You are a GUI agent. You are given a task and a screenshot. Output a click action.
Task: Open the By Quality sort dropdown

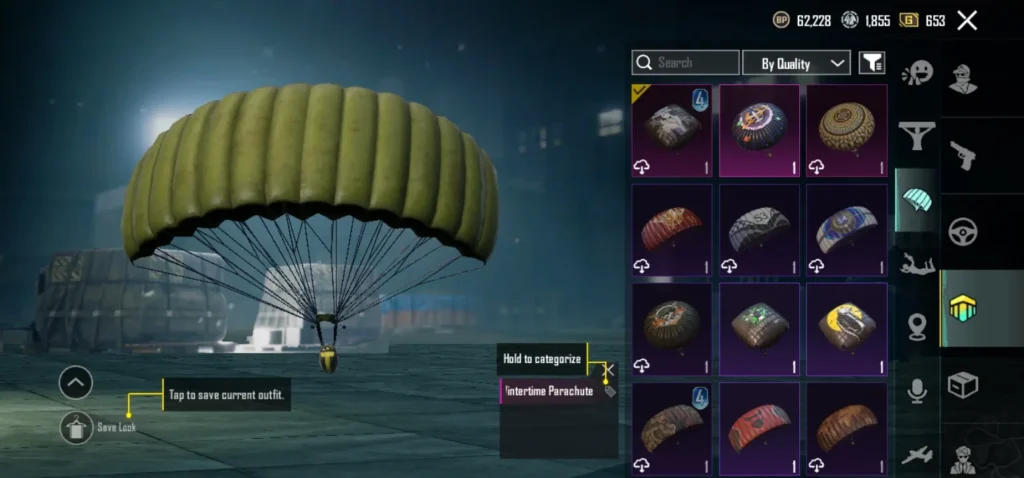[x=797, y=63]
